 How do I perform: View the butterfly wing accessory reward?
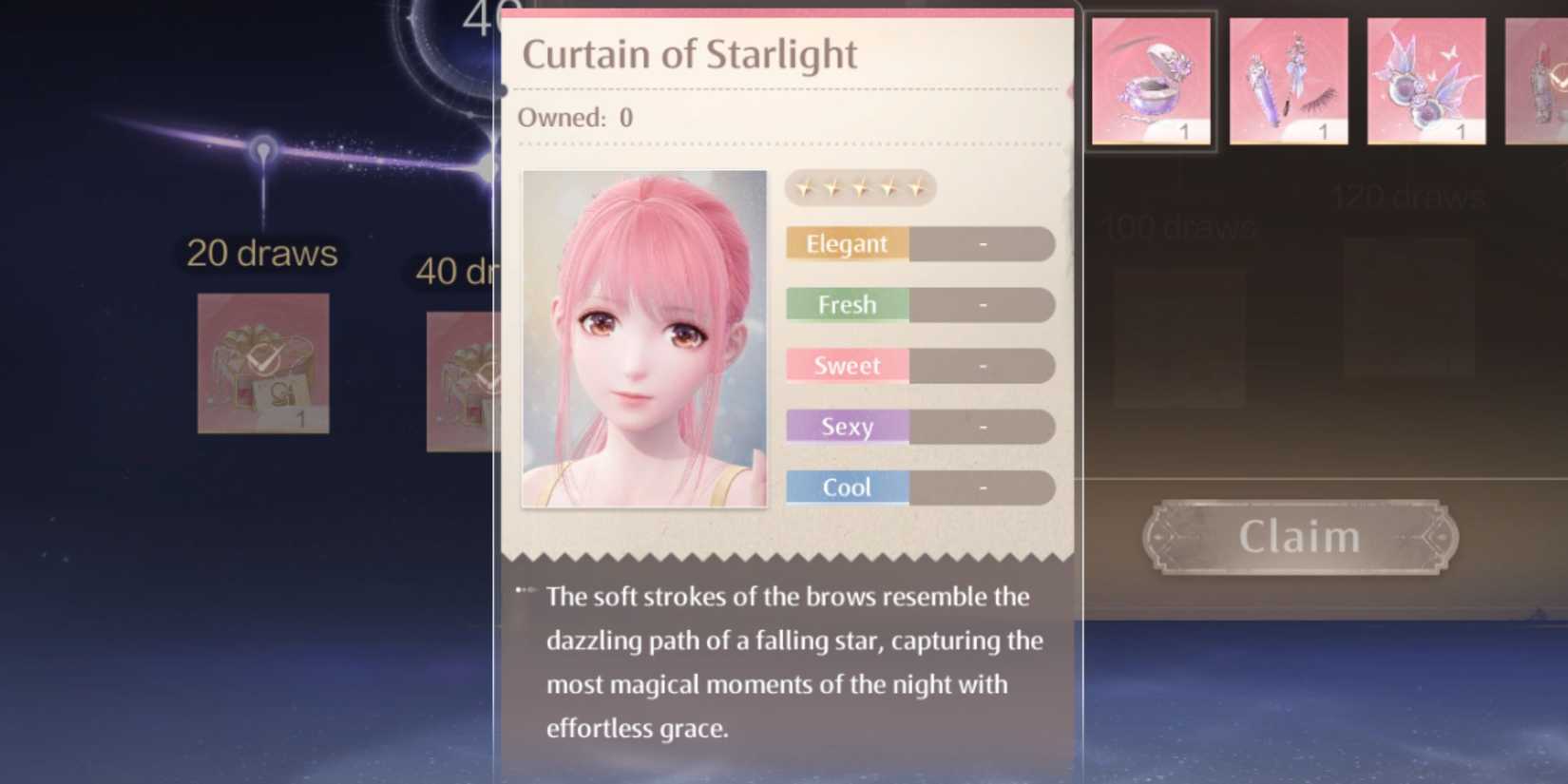1425,80
